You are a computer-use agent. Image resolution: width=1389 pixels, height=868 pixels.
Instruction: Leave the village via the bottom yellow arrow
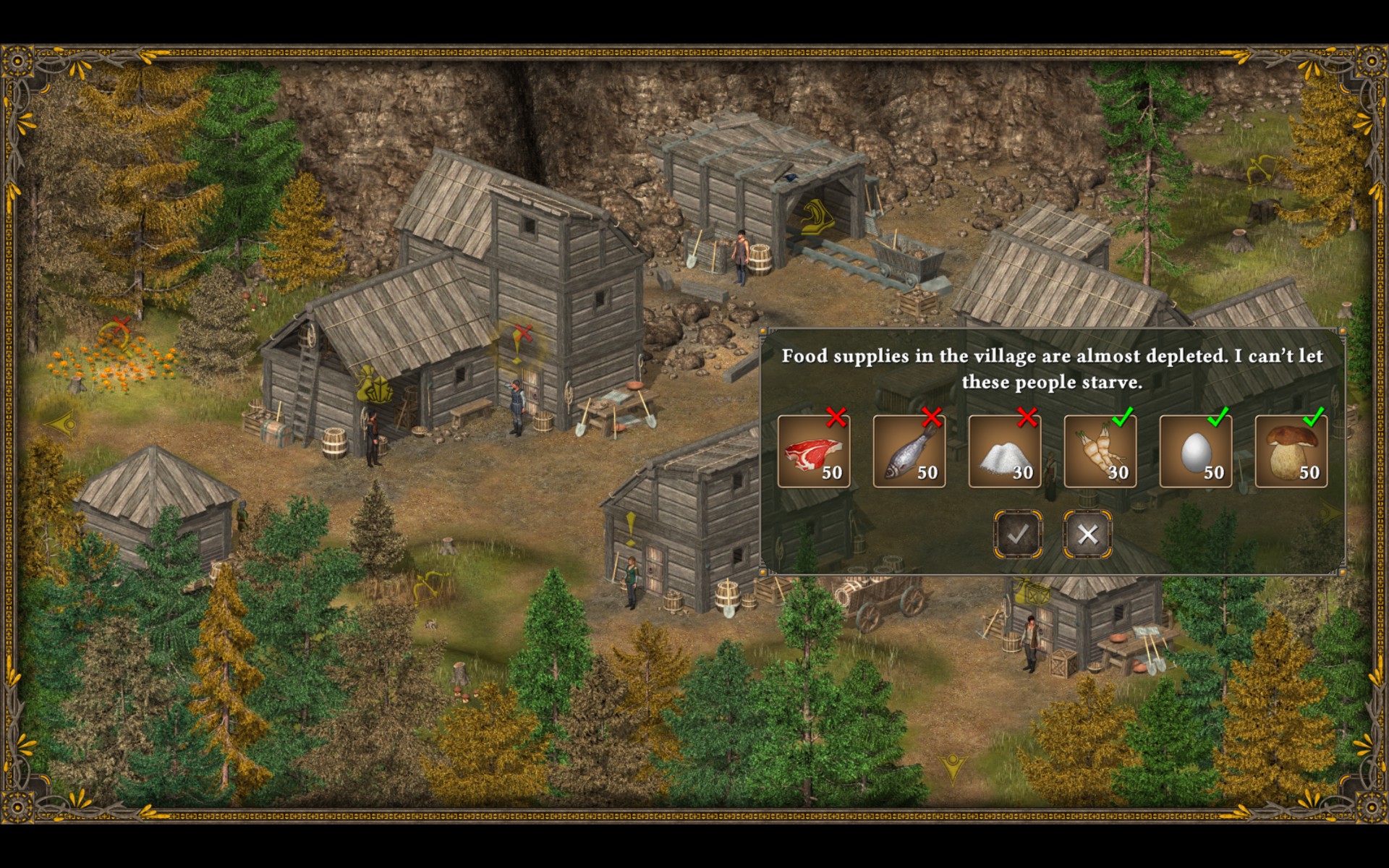pos(953,768)
